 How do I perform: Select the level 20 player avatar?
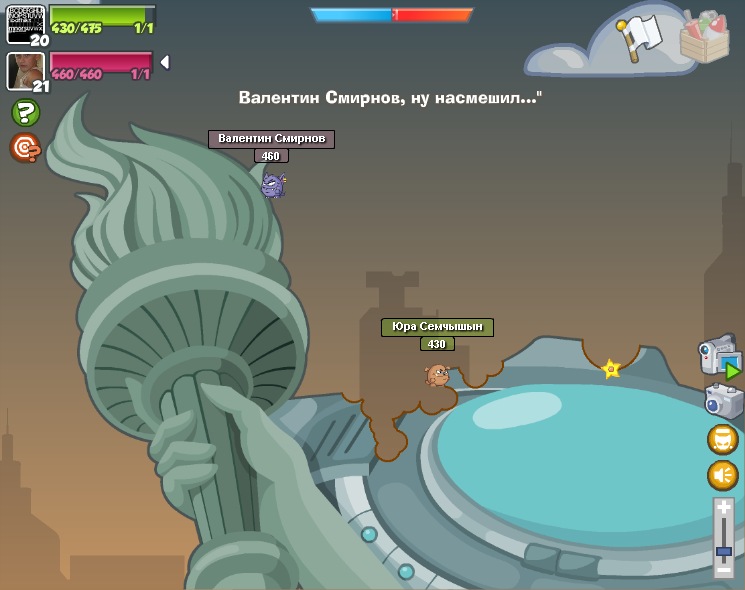pyautogui.click(x=25, y=23)
